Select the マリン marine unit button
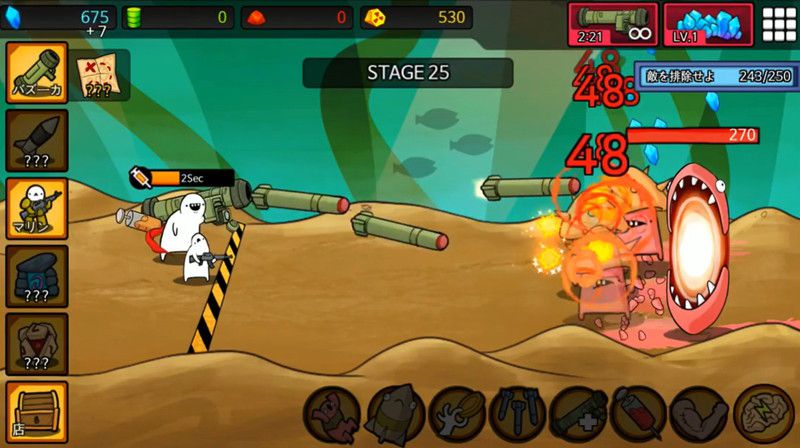 37,208
